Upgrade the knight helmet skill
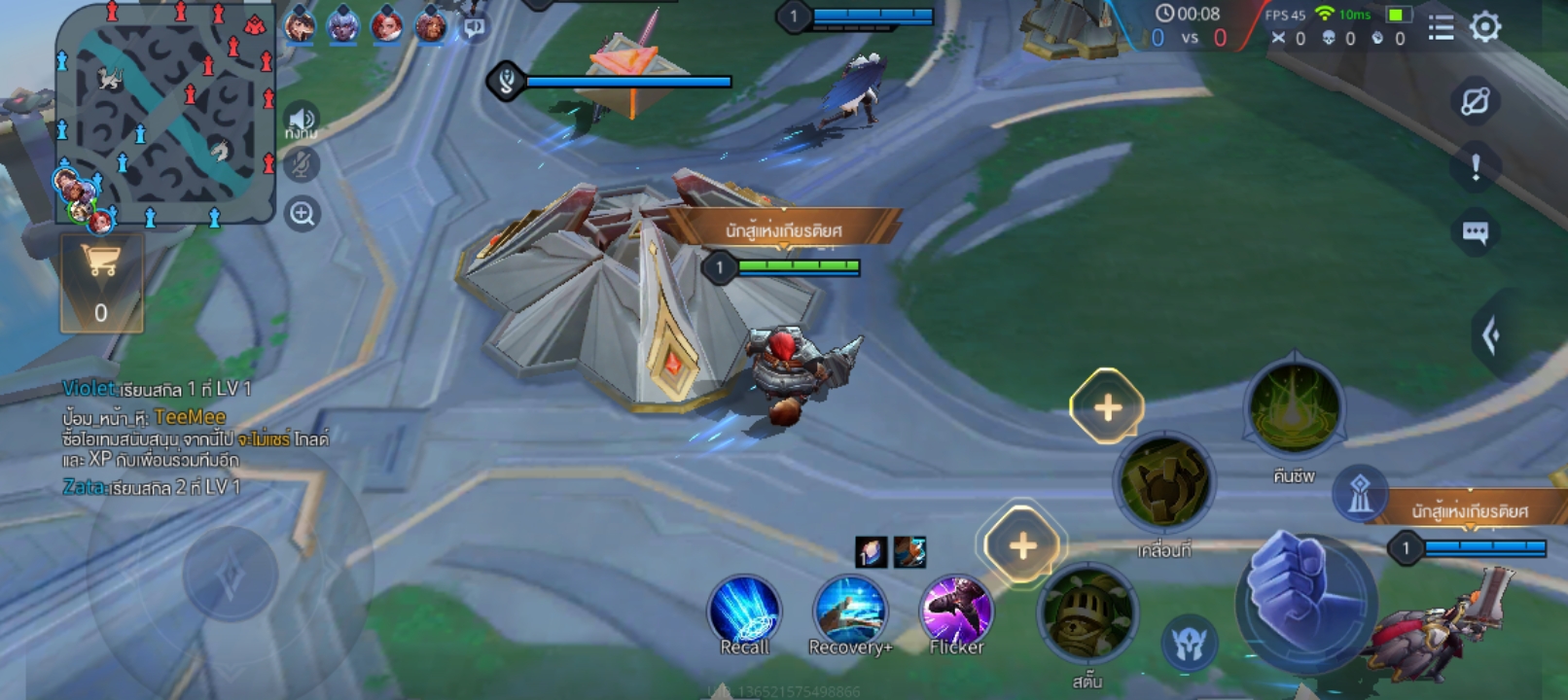Screen dimensions: 1568x700 point(1021,545)
